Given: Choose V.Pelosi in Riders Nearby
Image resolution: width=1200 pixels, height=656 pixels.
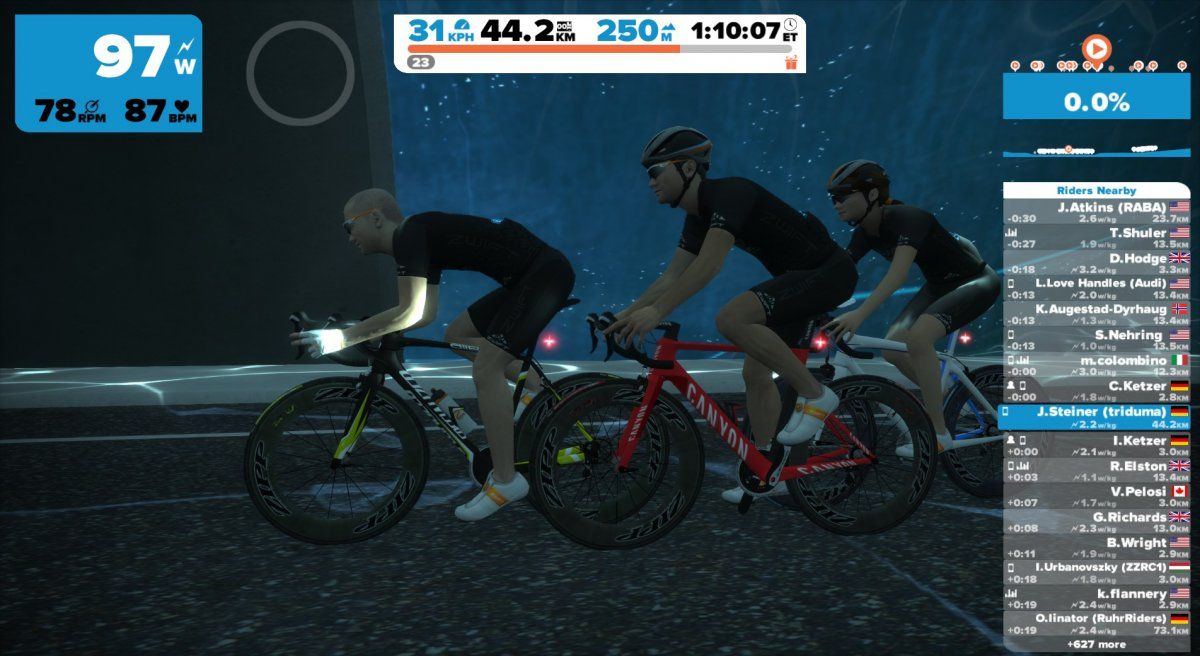Looking at the screenshot, I should click(1097, 496).
